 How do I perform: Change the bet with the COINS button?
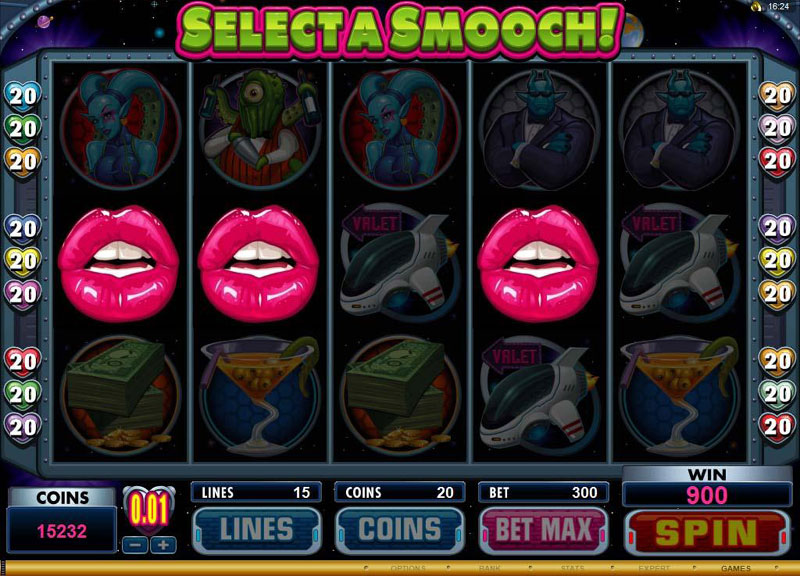coord(400,530)
